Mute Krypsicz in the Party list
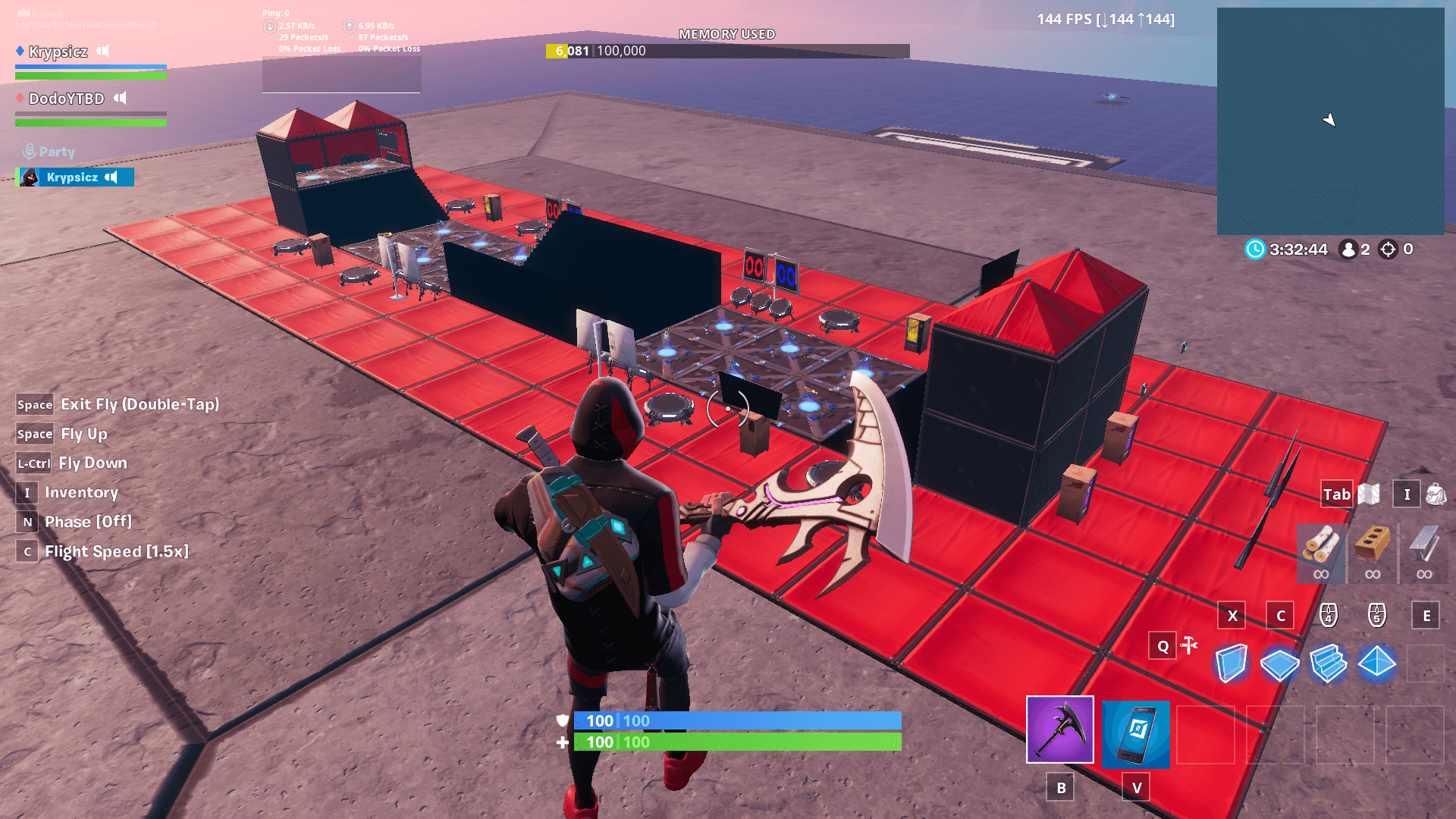 (x=112, y=177)
